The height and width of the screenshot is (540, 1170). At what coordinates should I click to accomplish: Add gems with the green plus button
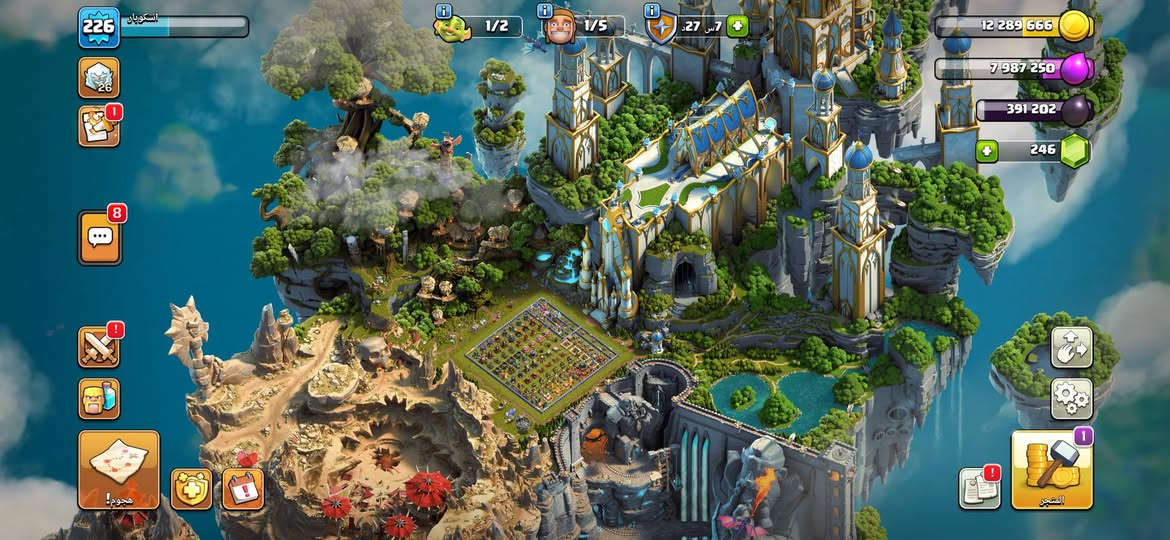coord(988,151)
